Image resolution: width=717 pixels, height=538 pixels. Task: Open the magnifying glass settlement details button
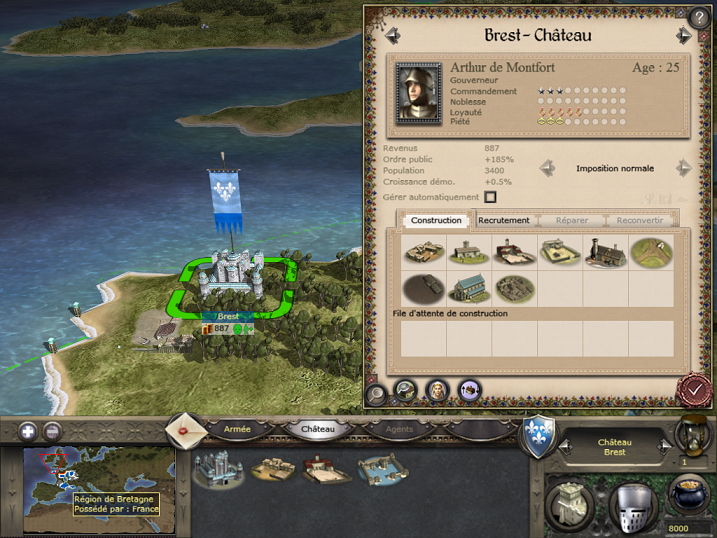(377, 393)
